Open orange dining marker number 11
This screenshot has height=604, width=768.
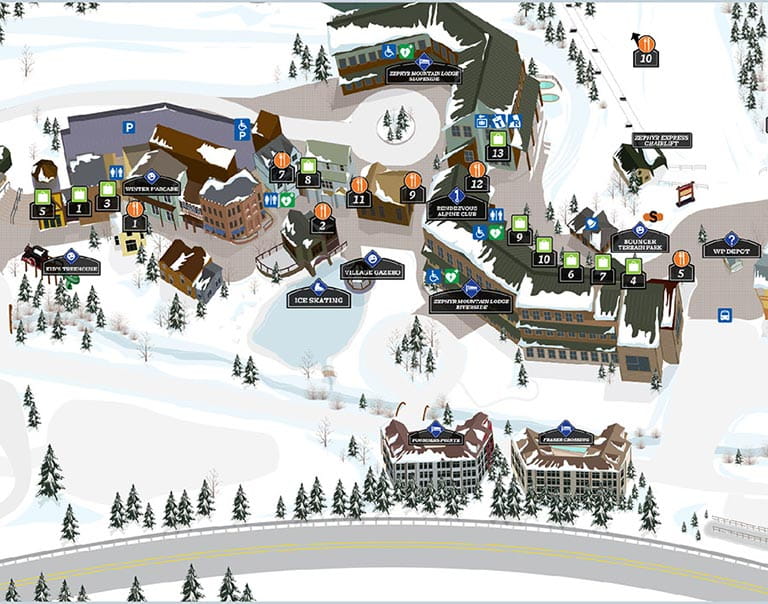359,192
